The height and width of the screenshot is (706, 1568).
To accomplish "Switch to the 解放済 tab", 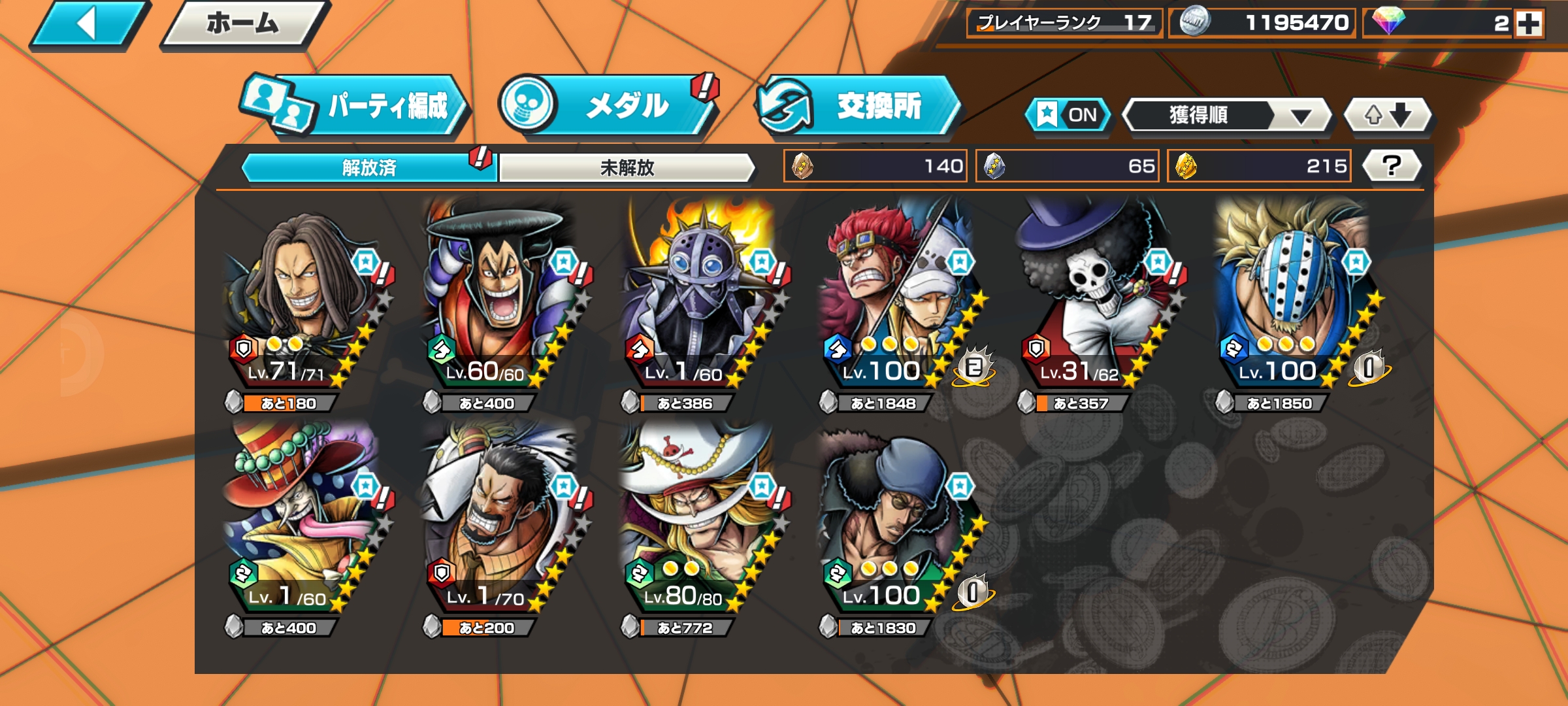I will 369,168.
